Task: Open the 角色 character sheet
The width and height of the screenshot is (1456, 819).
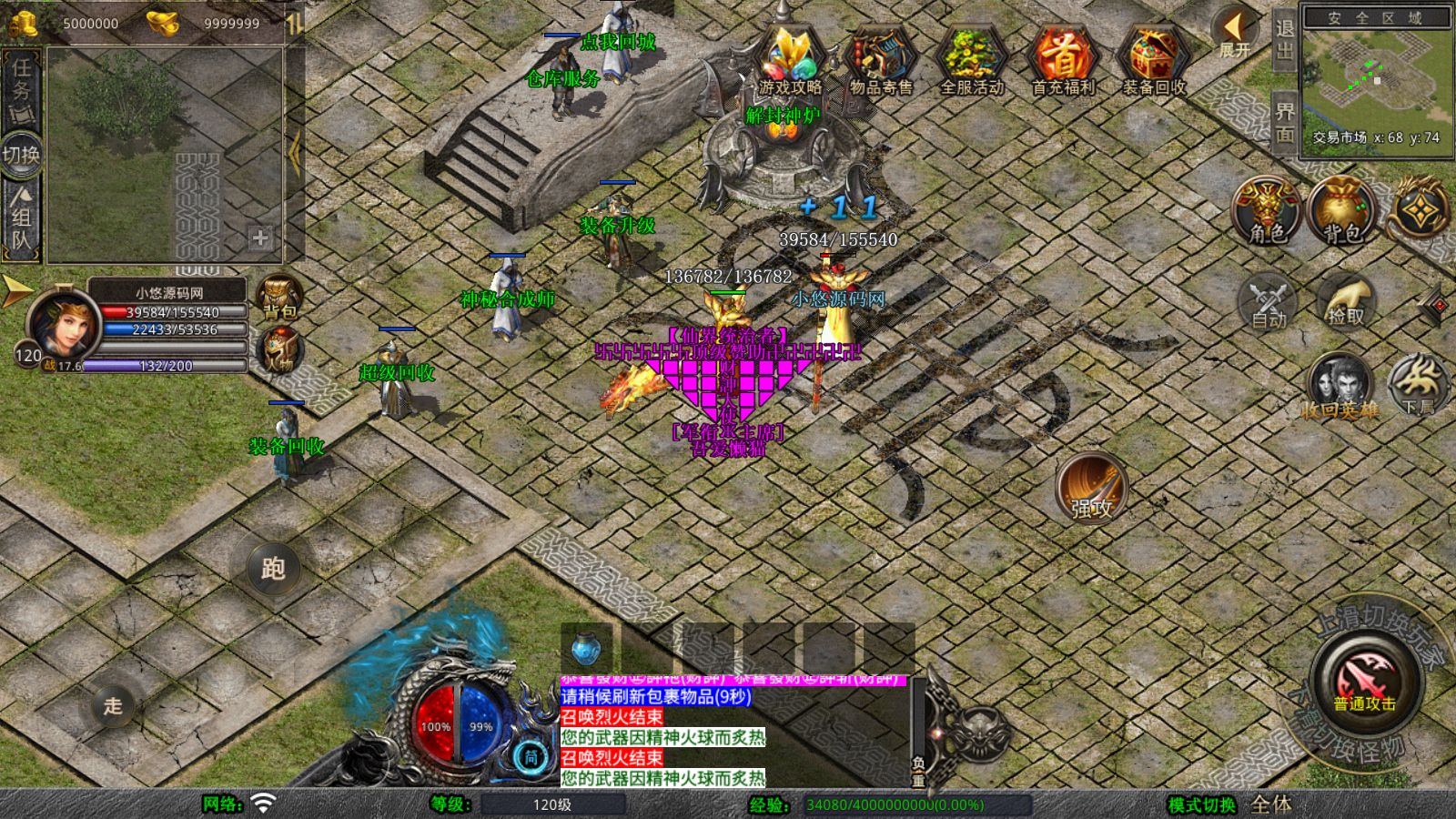Action: (1267, 211)
